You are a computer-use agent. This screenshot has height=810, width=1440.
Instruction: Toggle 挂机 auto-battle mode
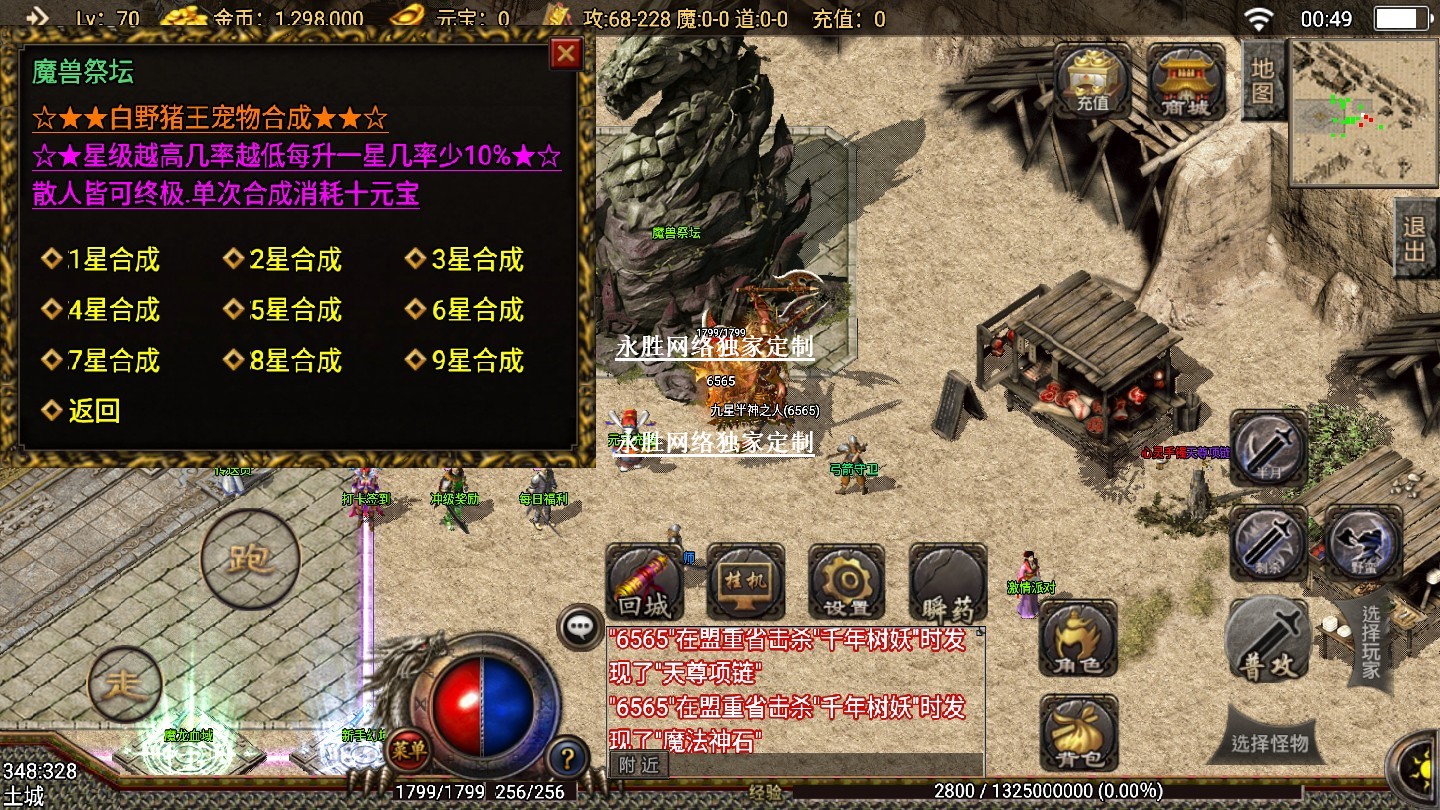coord(745,583)
